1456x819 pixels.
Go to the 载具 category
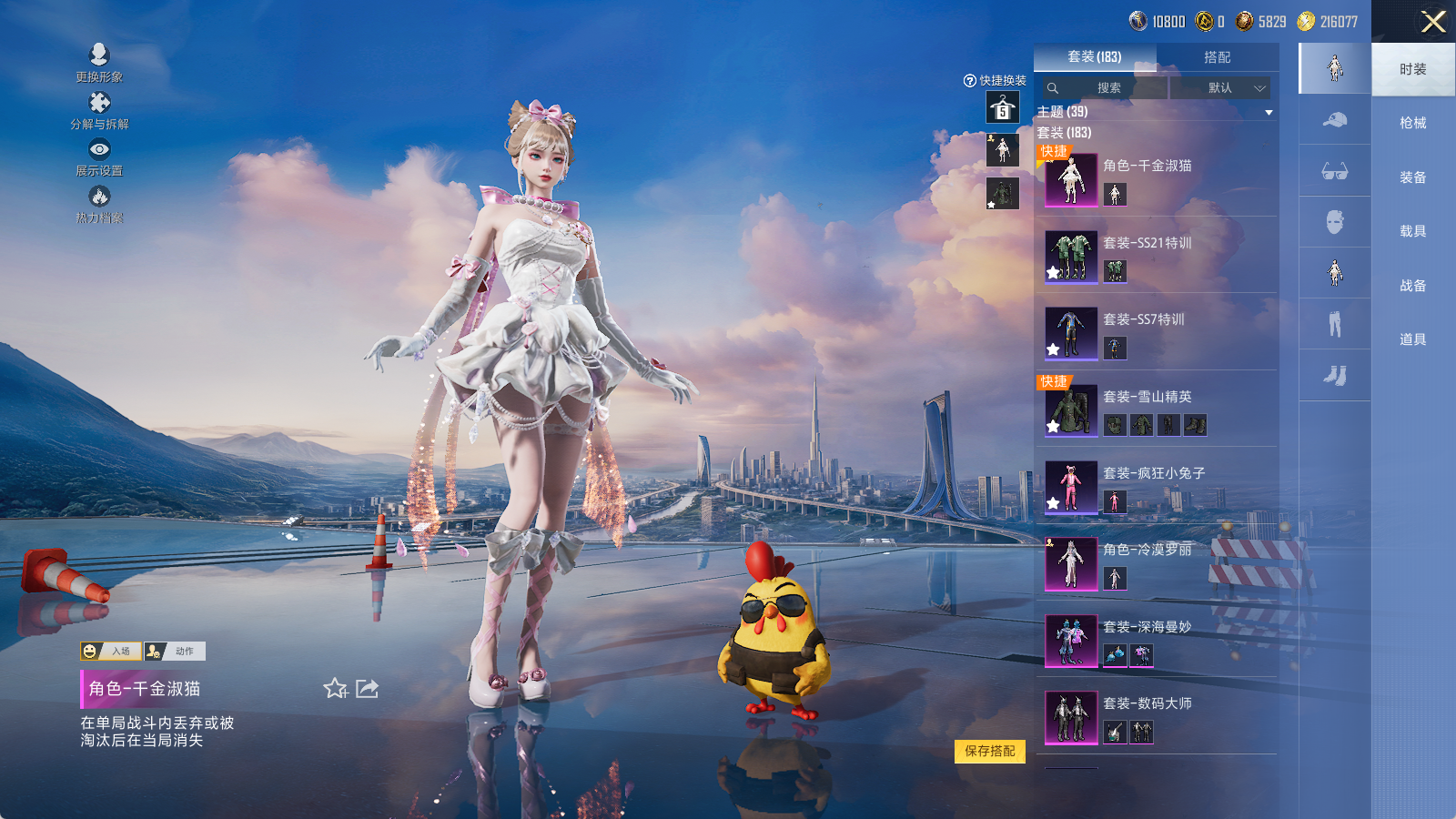(1412, 231)
